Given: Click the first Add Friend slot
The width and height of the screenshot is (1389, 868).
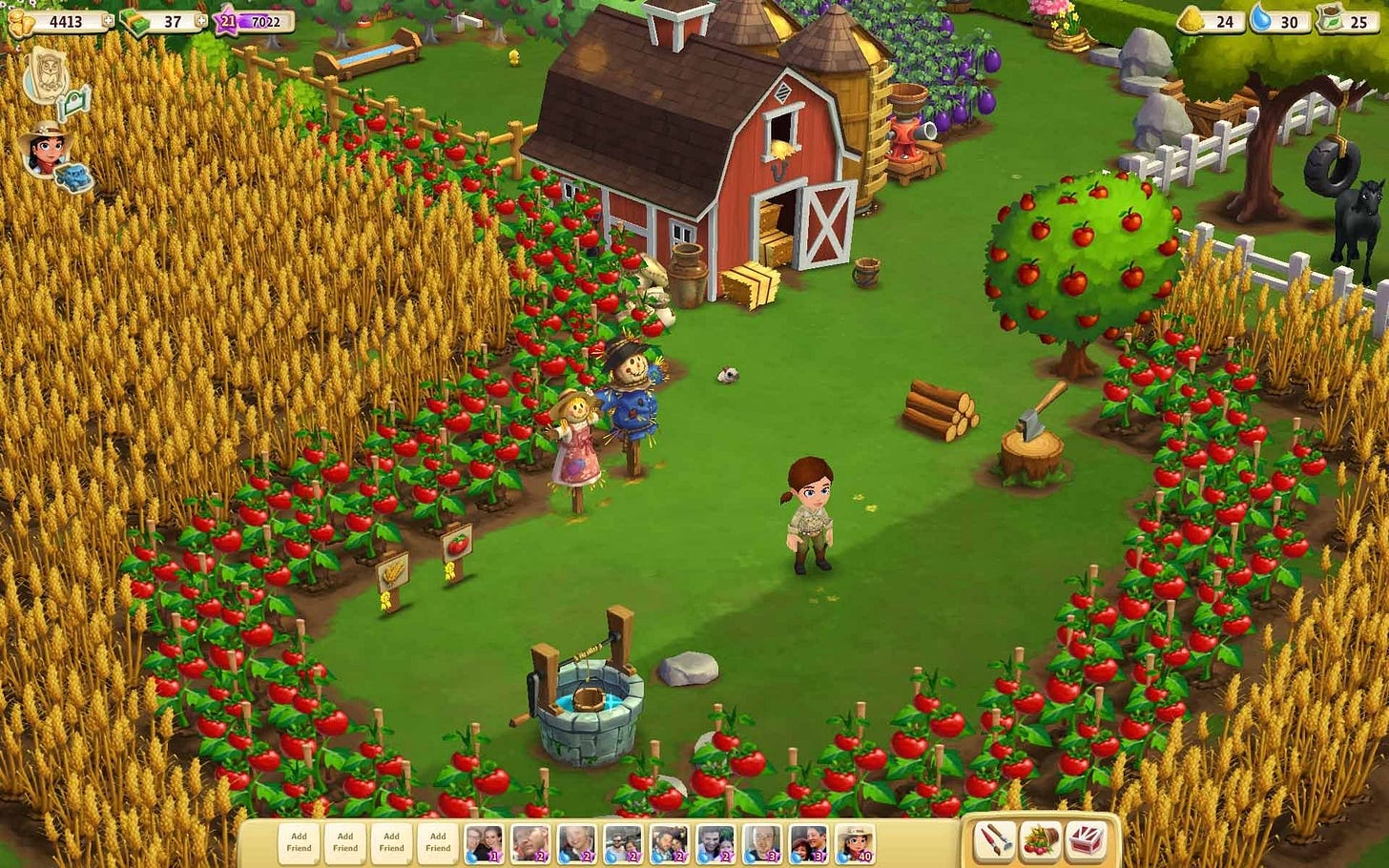Looking at the screenshot, I should [x=299, y=841].
